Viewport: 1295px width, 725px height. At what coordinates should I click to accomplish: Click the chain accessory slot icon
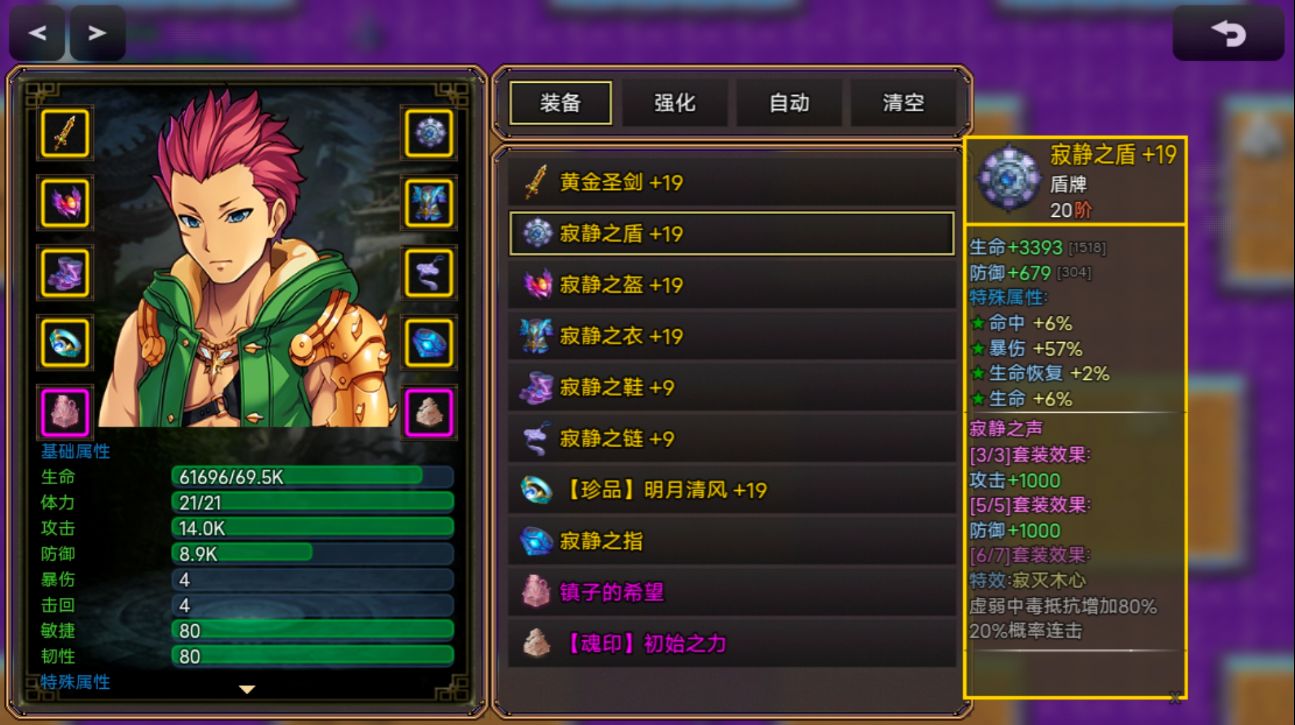tap(428, 272)
